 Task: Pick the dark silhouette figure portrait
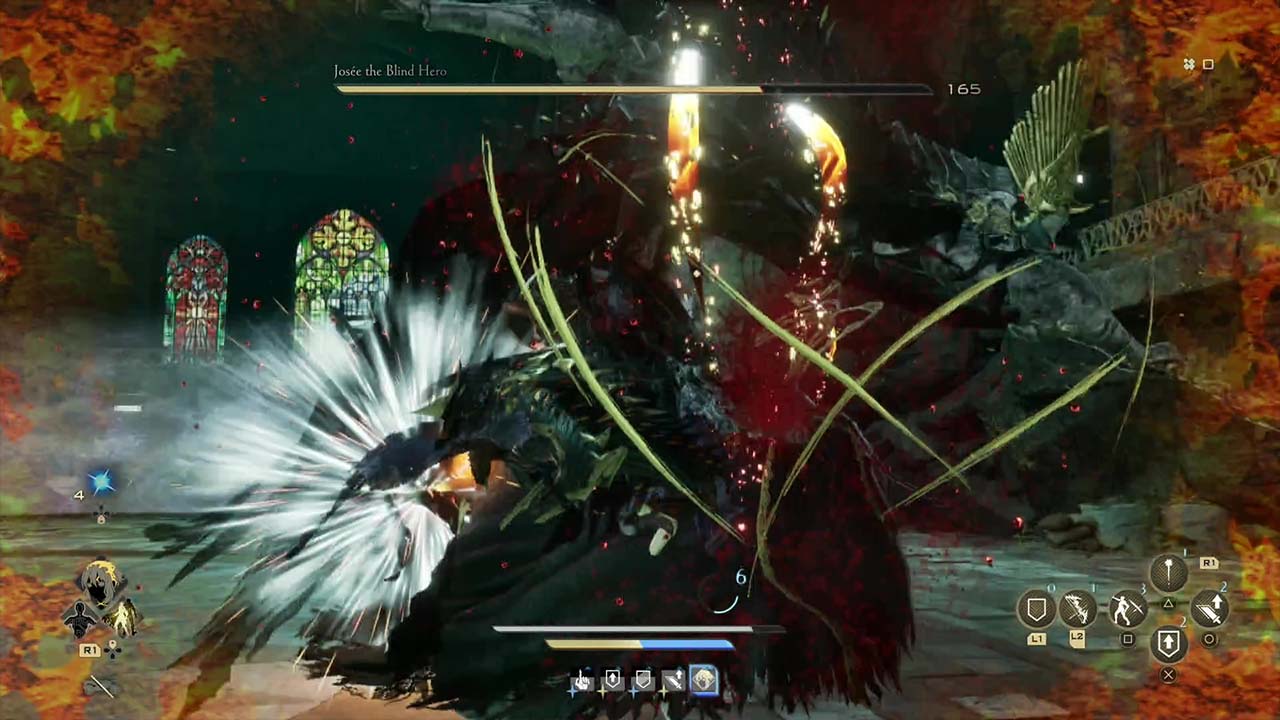(78, 619)
